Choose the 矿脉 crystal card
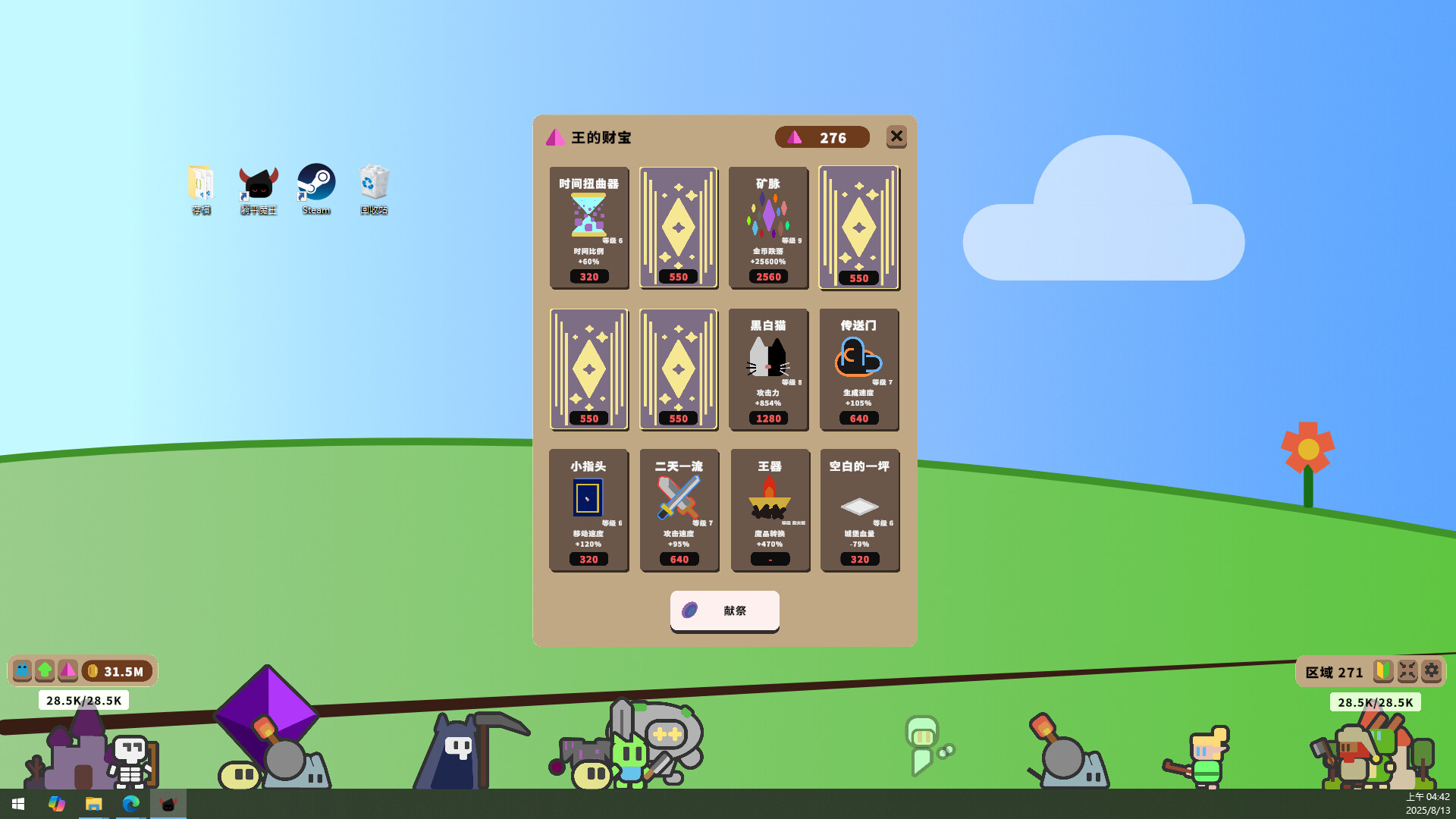This screenshot has width=1456, height=819. click(x=768, y=227)
